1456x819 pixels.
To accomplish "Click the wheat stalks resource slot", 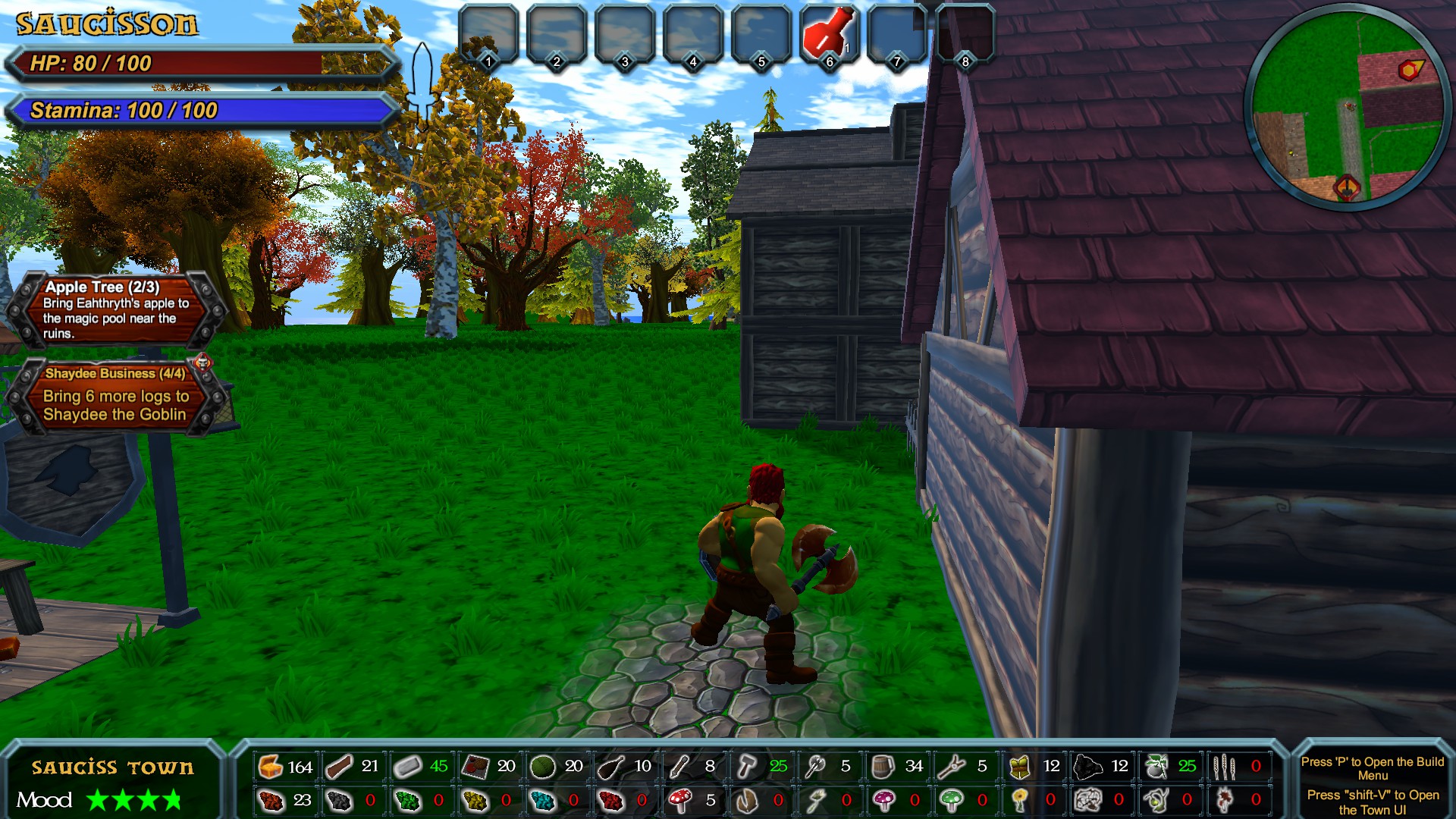I will click(1223, 767).
